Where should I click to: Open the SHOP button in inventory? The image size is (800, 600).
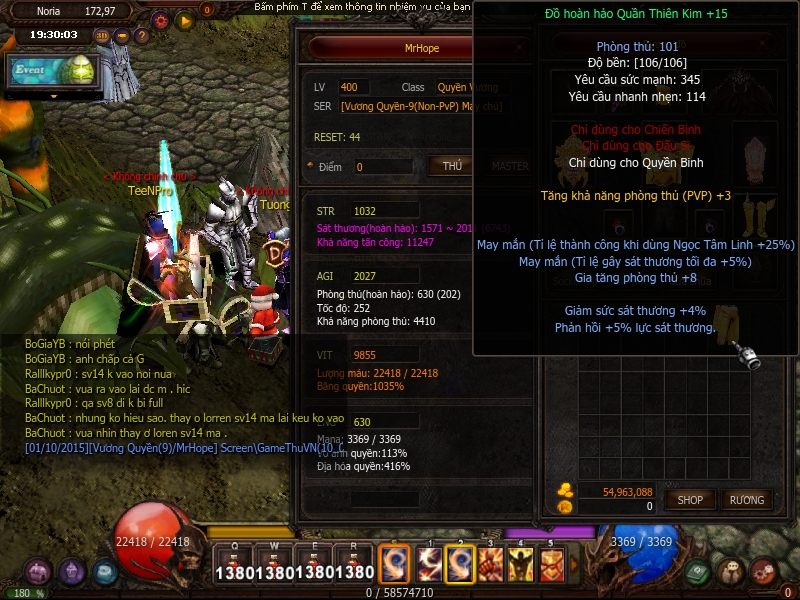[x=690, y=499]
